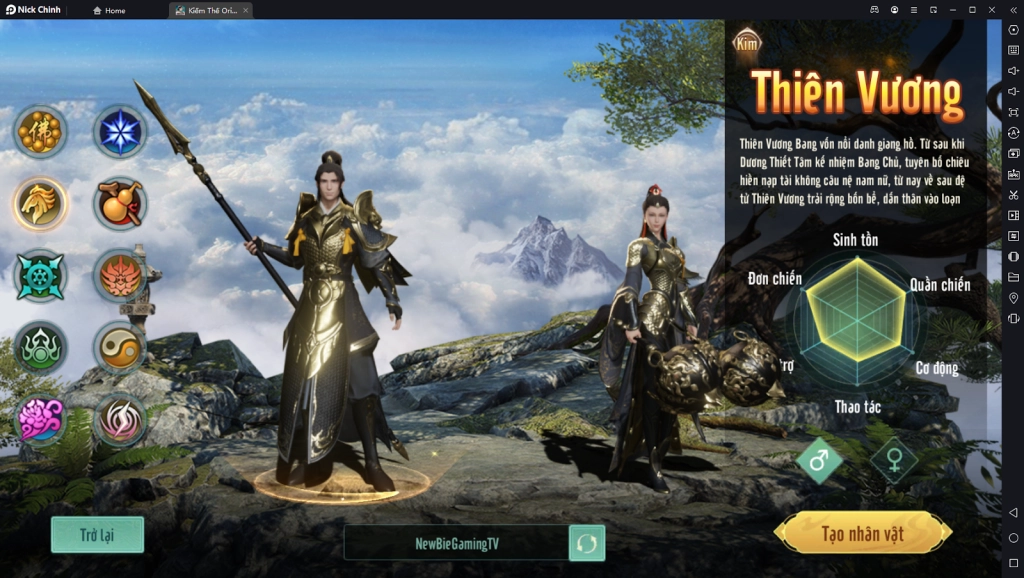The width and height of the screenshot is (1024, 578).
Task: Edit the NewBieGamingTV name field
Action: [456, 543]
